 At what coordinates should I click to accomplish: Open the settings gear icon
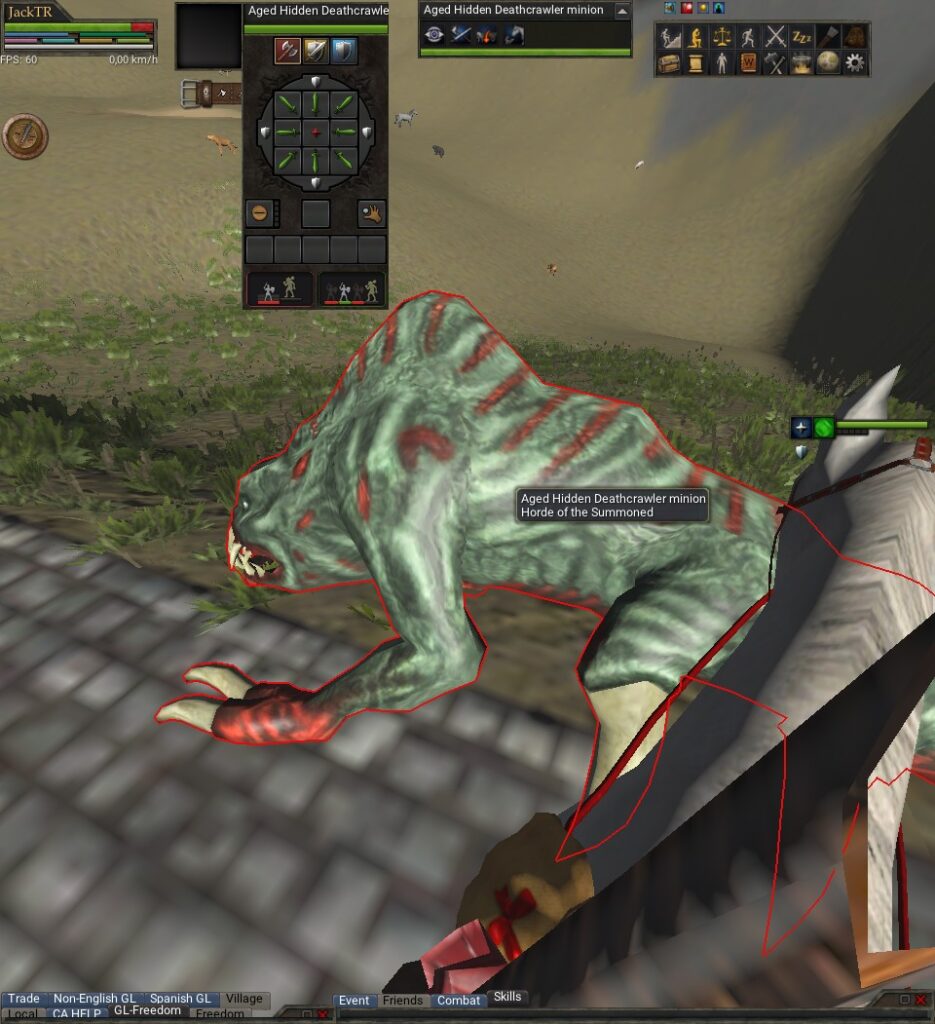(854, 63)
